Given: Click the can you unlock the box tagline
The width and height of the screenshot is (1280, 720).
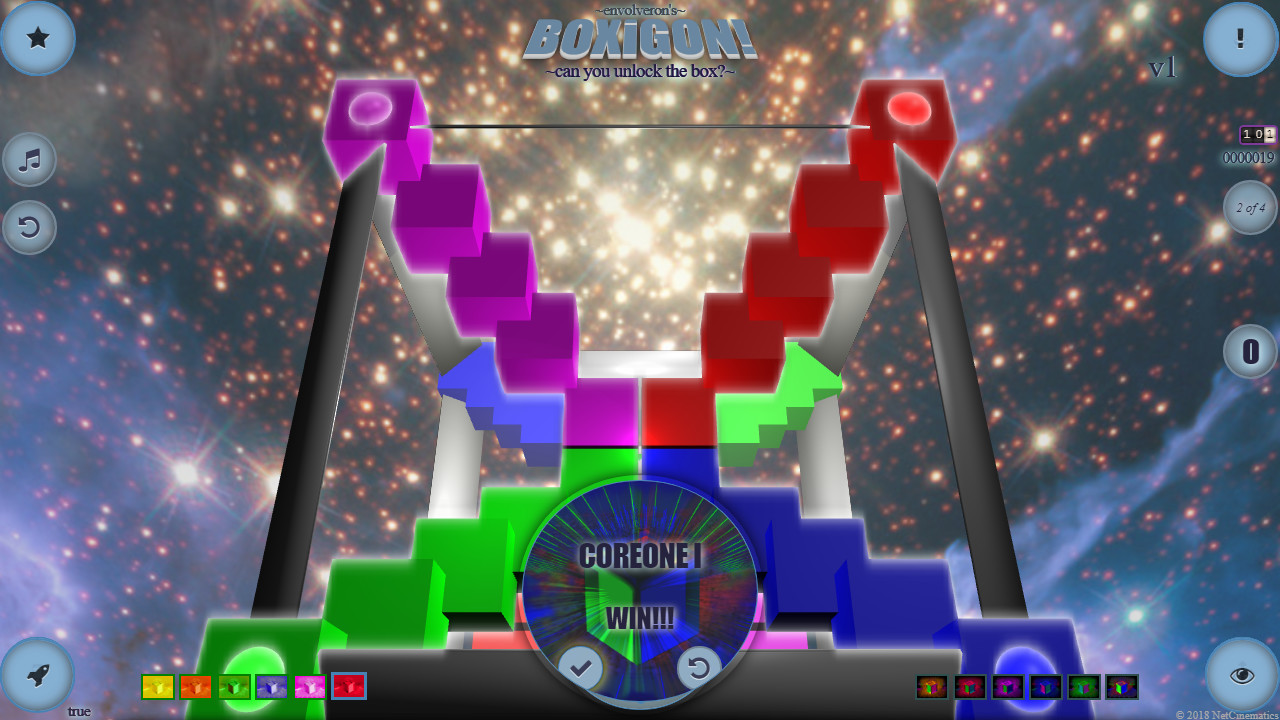Looking at the screenshot, I should click(640, 71).
